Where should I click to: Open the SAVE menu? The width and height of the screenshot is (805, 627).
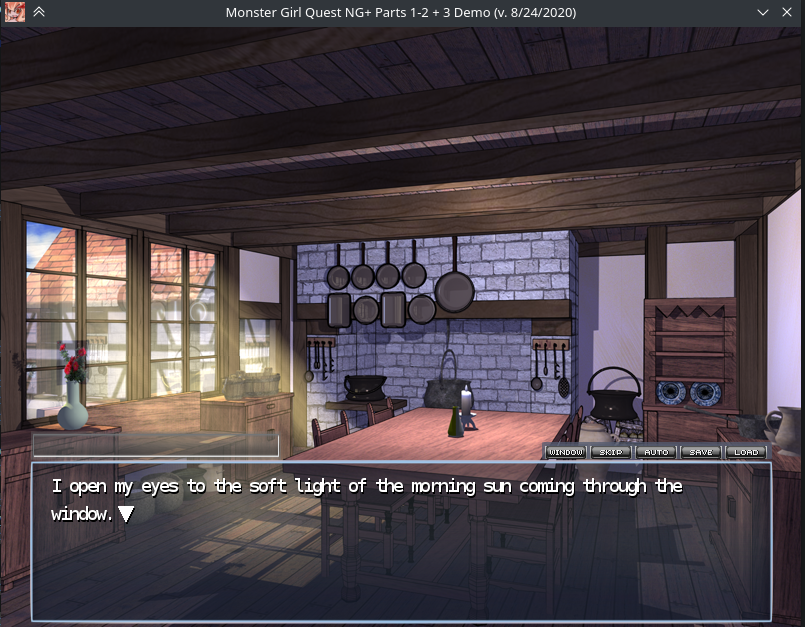(701, 452)
